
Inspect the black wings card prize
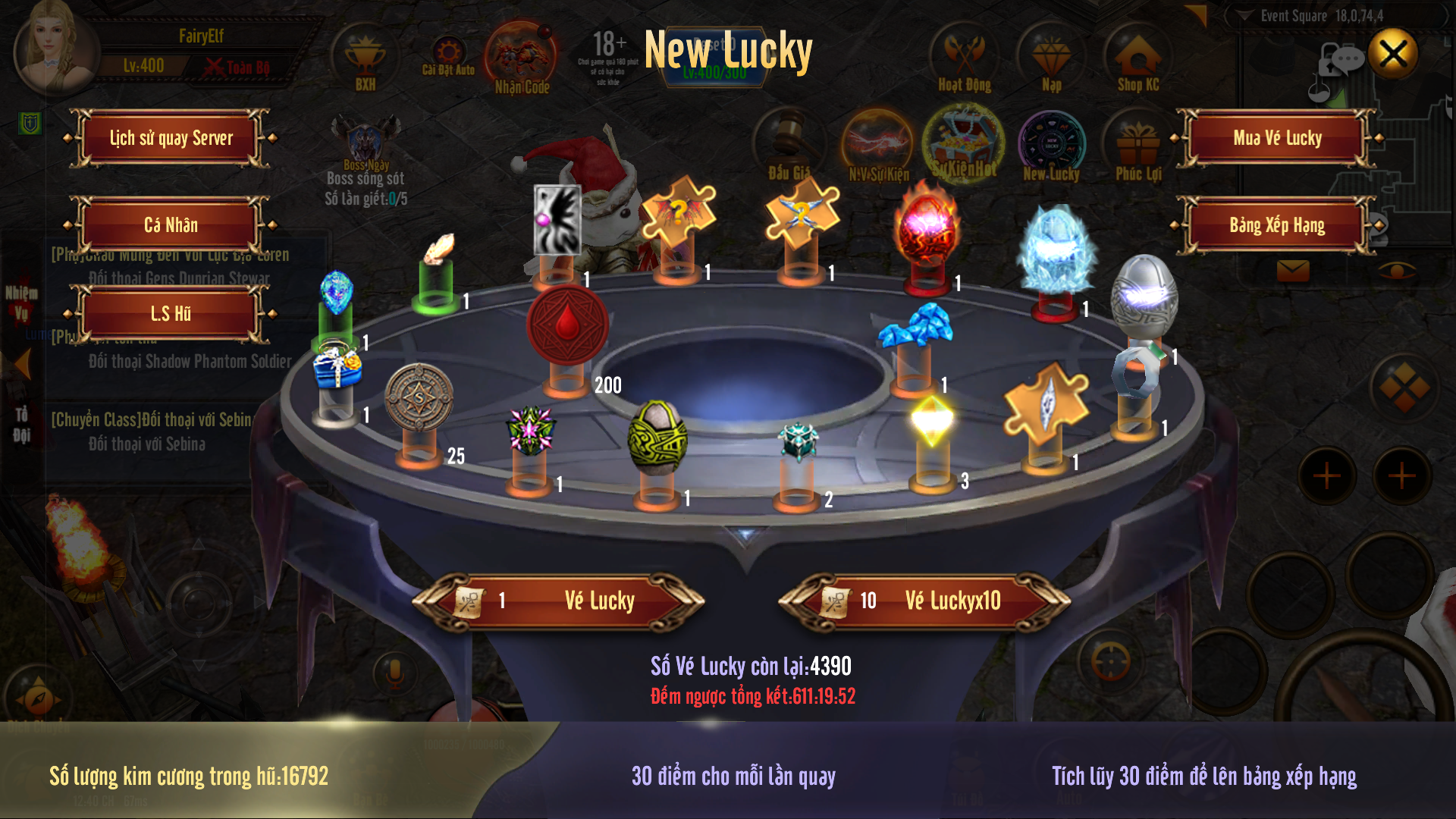(557, 219)
